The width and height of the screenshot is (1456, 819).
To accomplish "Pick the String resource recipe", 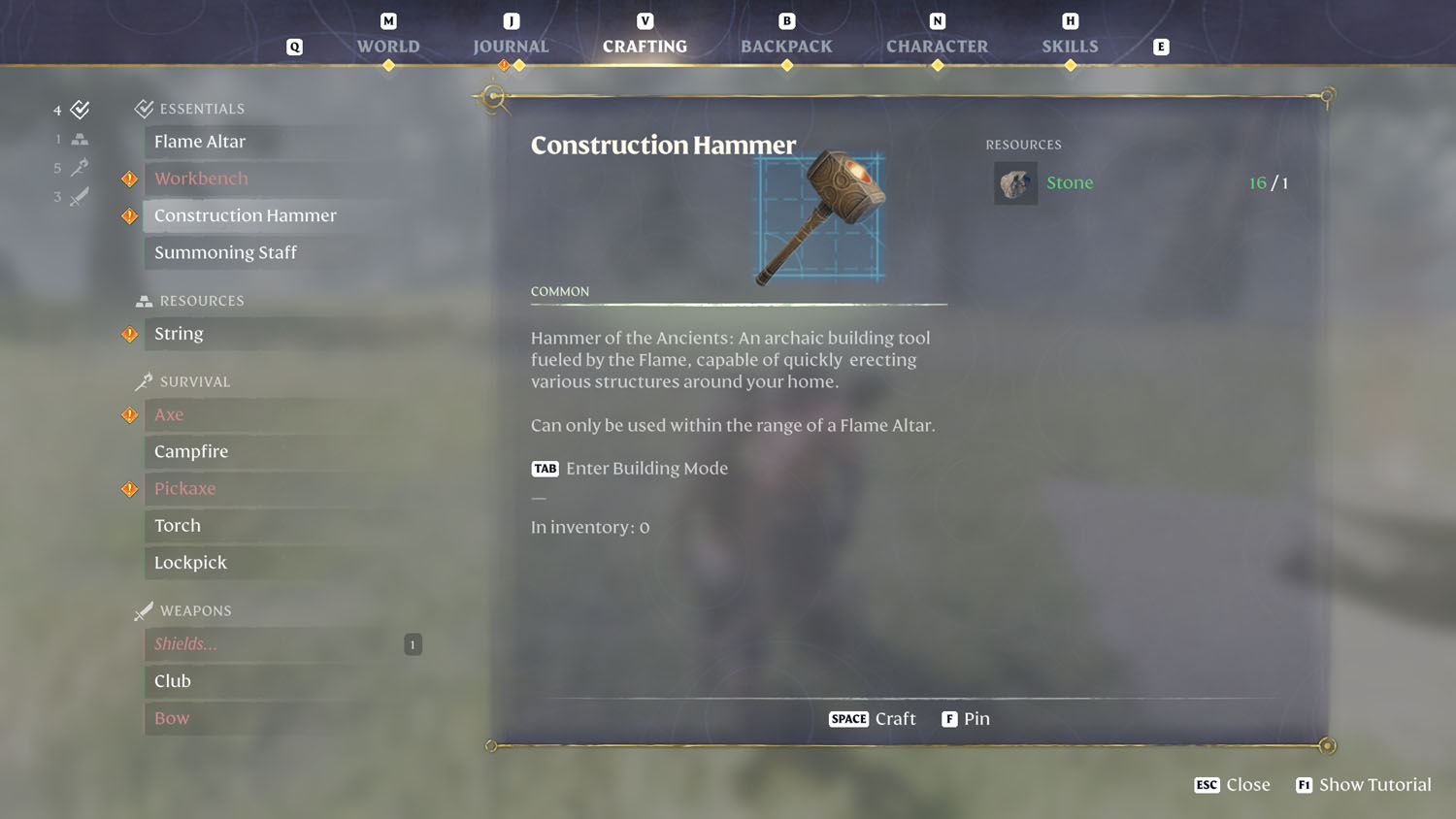I will (x=179, y=334).
